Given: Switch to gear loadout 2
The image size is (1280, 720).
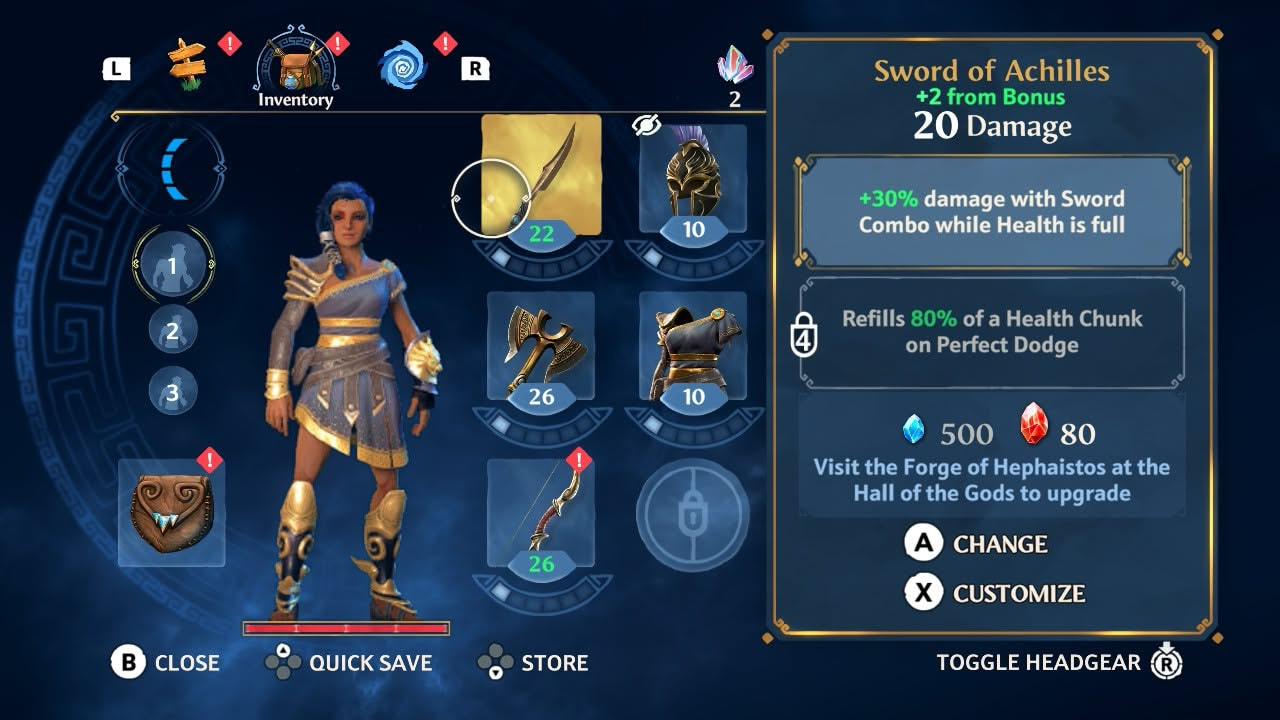Looking at the screenshot, I should (172, 330).
